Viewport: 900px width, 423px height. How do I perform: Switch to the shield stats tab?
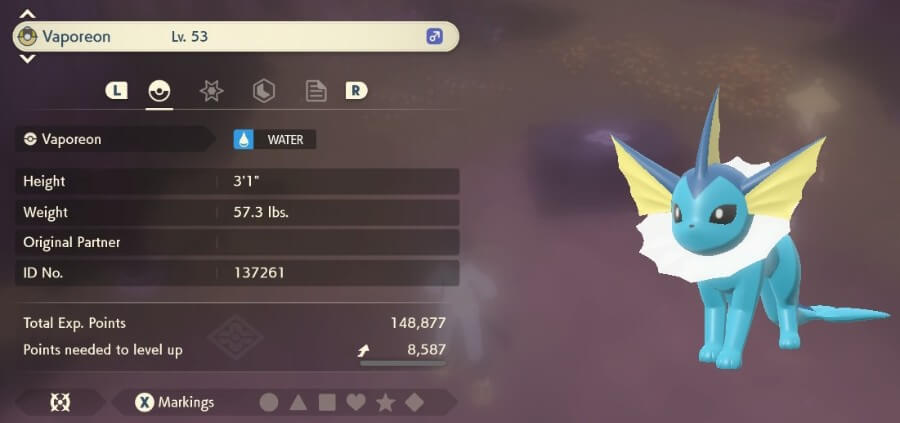263,91
